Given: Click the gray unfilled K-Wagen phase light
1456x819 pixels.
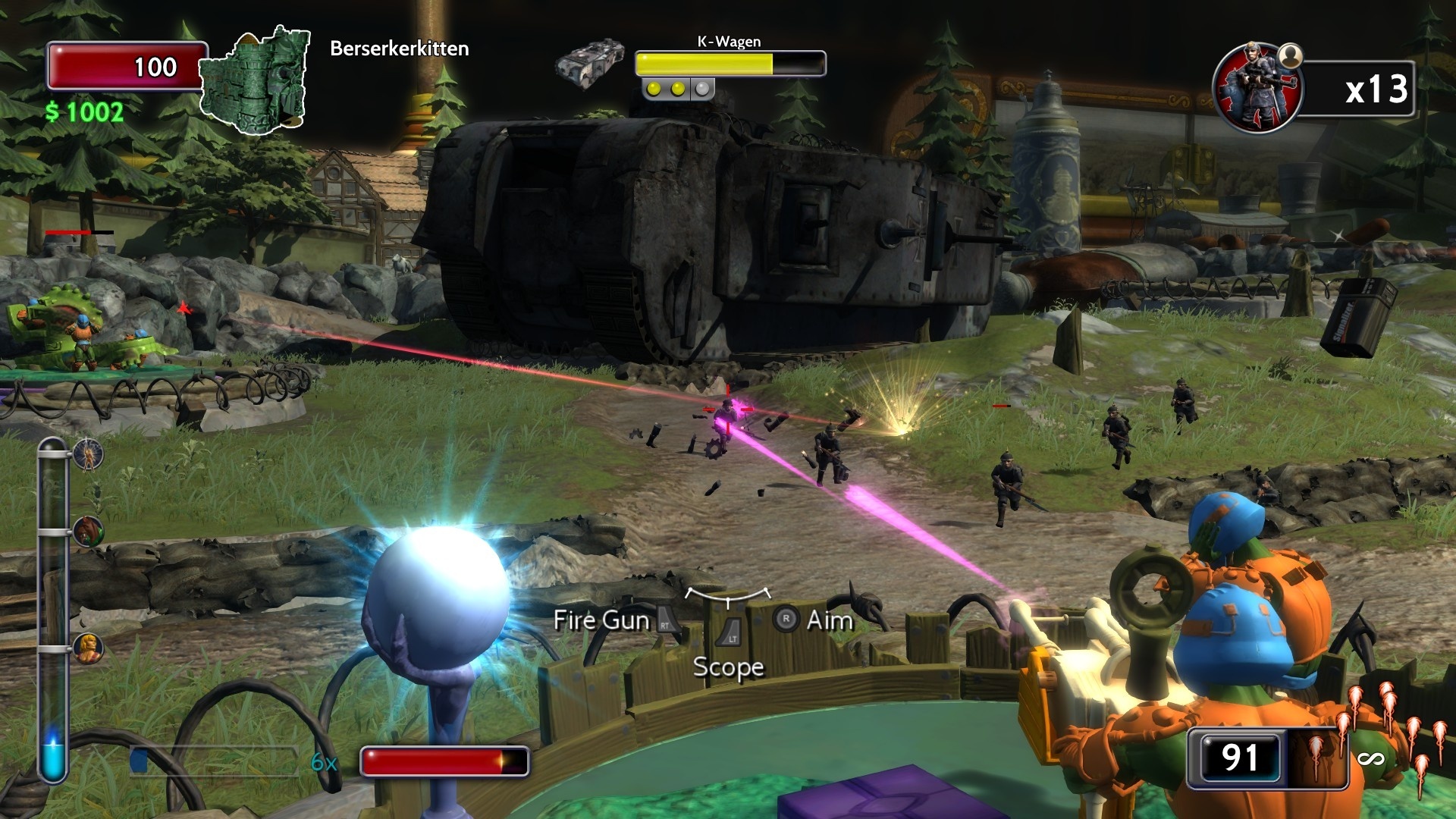Looking at the screenshot, I should pyautogui.click(x=702, y=89).
